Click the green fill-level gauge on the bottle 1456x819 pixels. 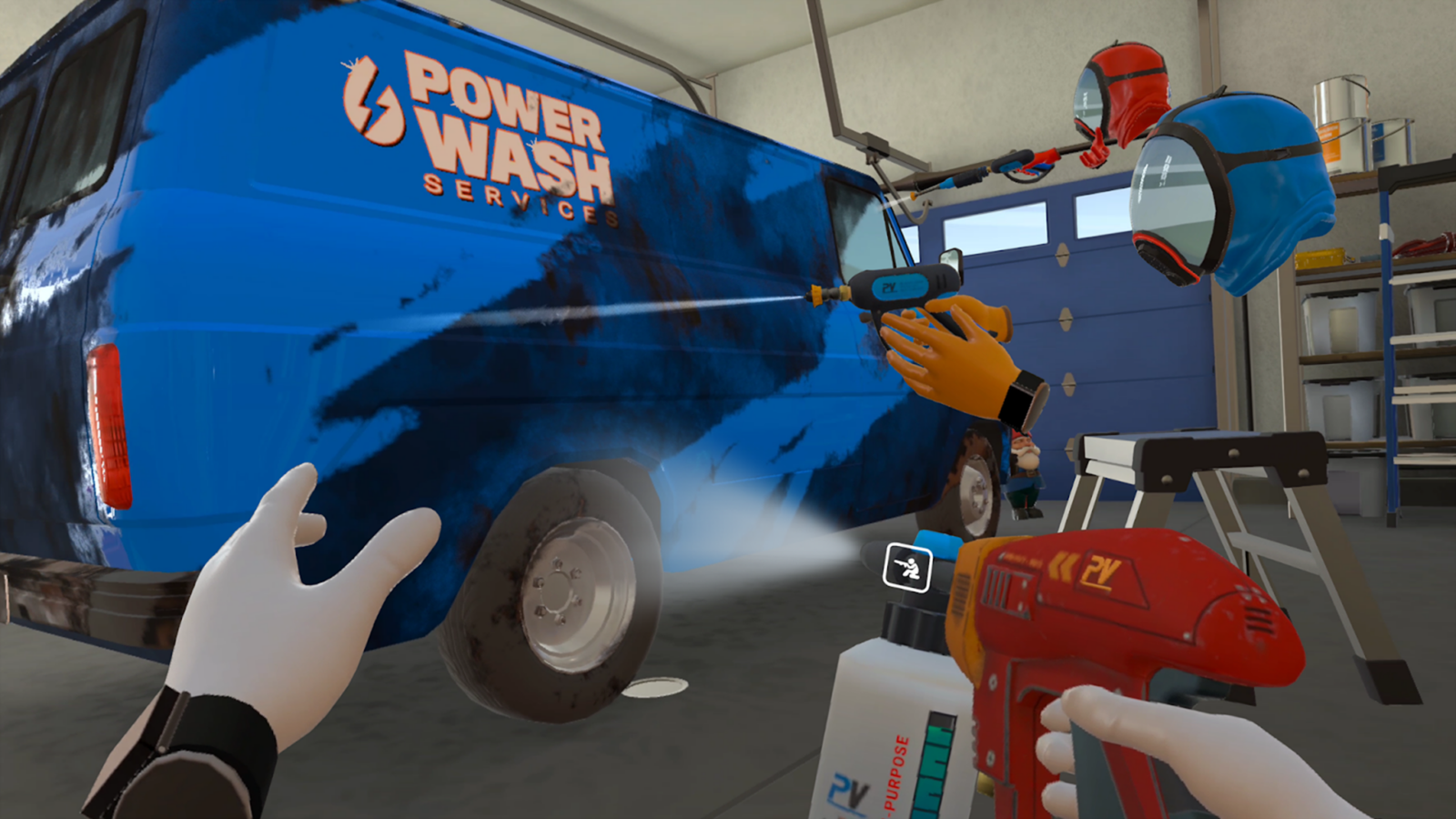coord(933,764)
